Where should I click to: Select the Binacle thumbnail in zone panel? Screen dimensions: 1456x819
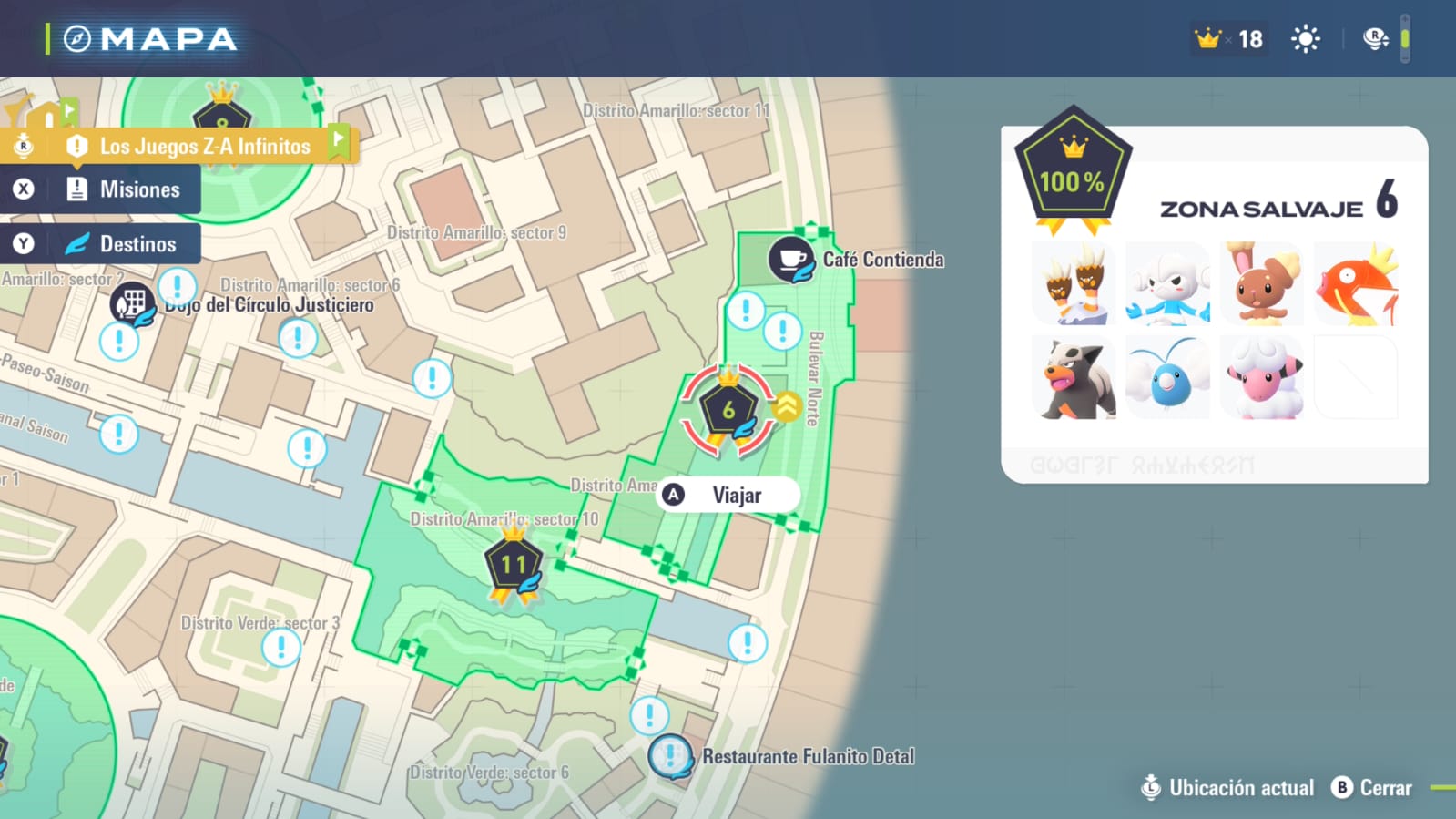click(1074, 284)
